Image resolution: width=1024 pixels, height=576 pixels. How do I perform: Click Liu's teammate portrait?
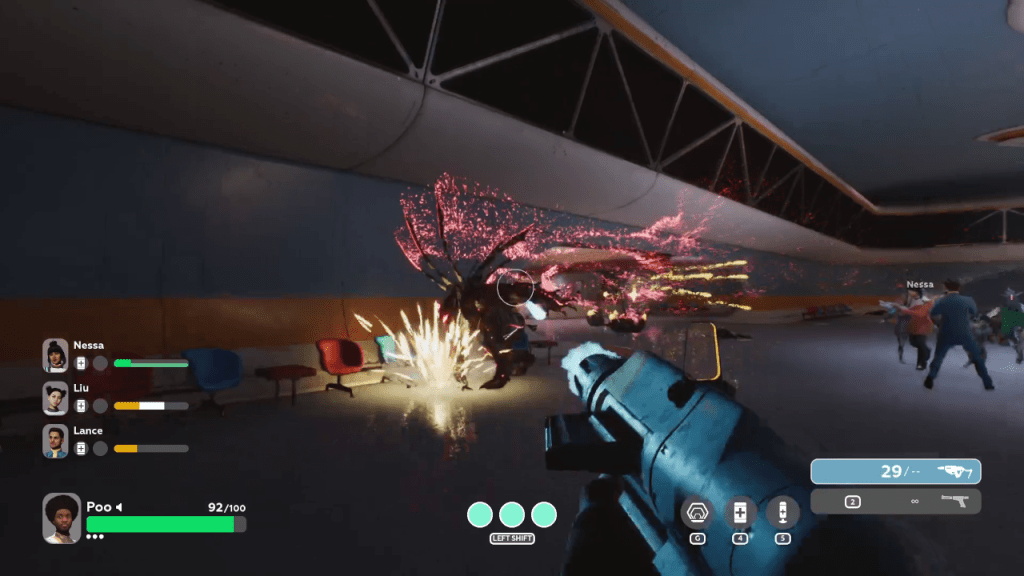click(56, 397)
